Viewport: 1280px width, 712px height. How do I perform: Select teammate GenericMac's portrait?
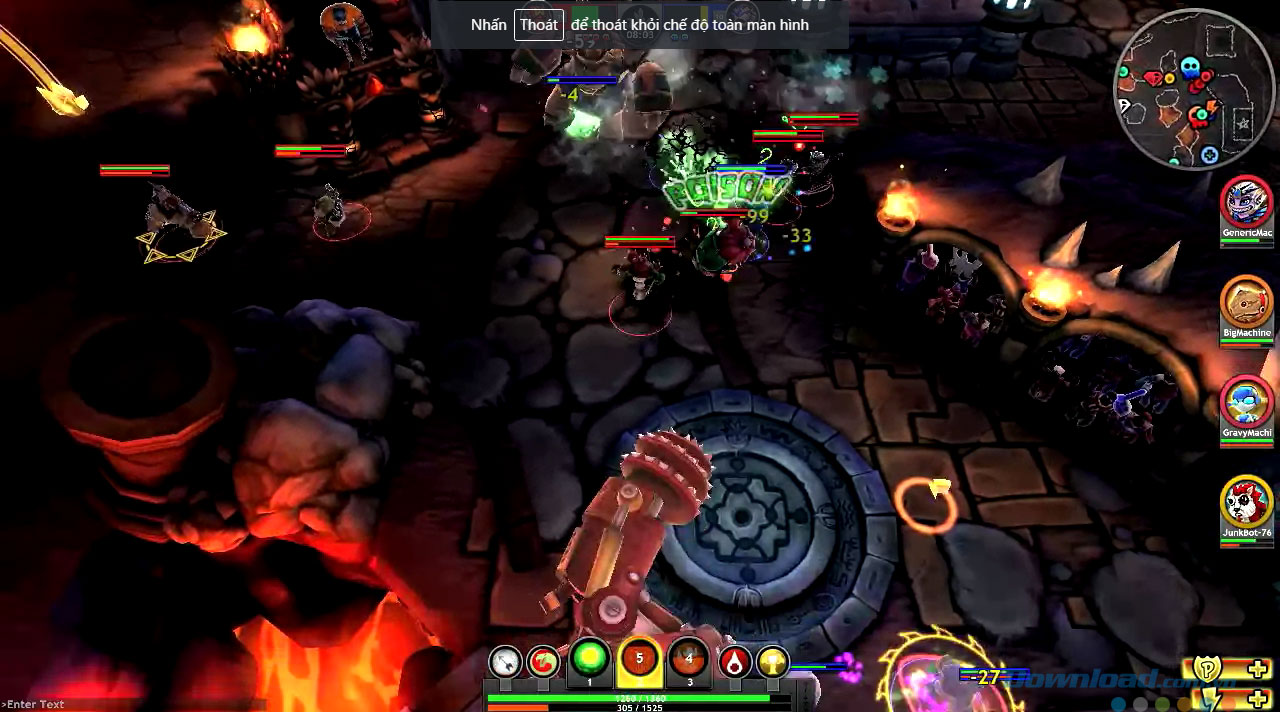(1246, 203)
